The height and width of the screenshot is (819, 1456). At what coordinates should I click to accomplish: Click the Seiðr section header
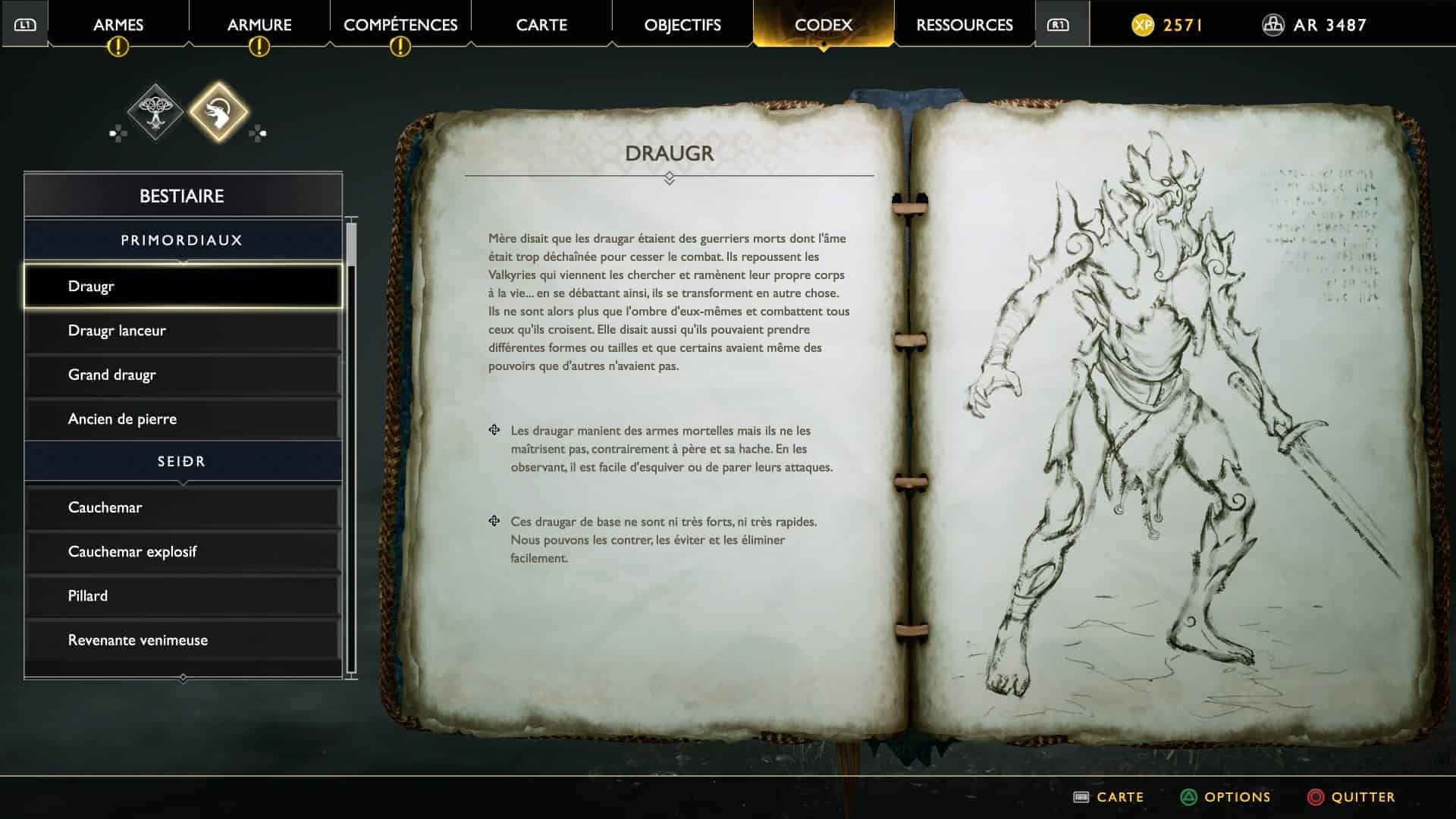(x=182, y=461)
